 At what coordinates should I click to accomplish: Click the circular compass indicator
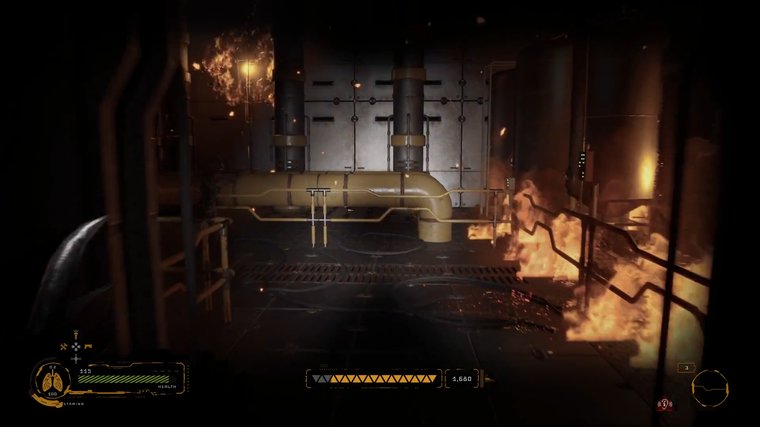709,386
